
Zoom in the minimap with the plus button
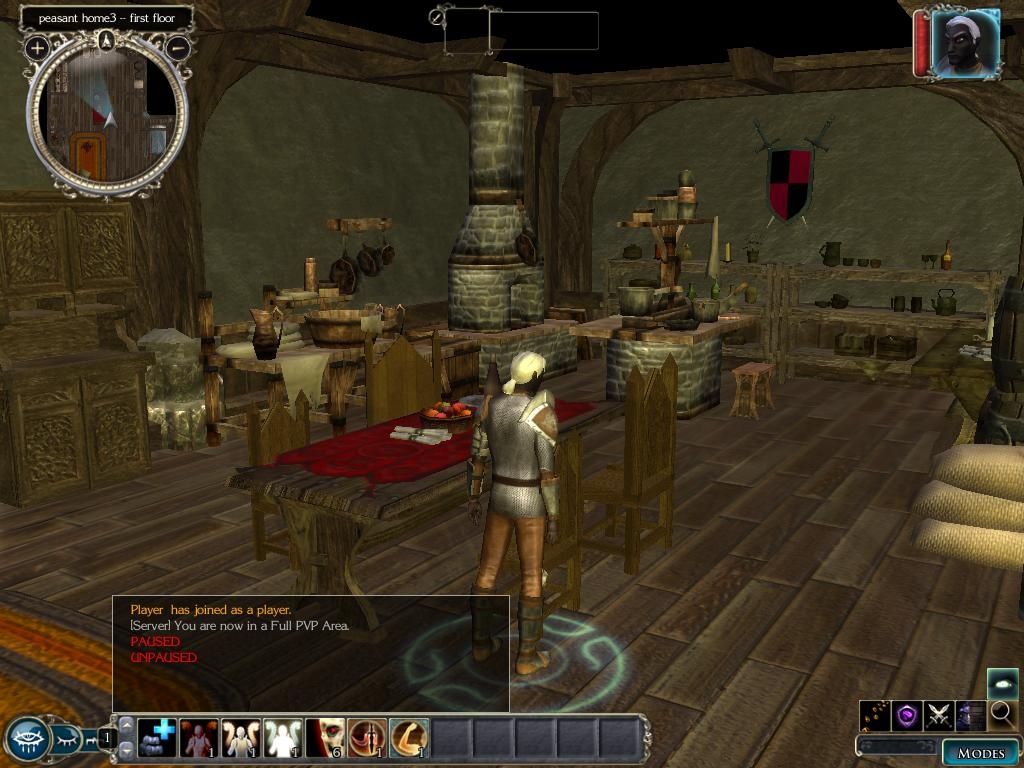tap(38, 47)
